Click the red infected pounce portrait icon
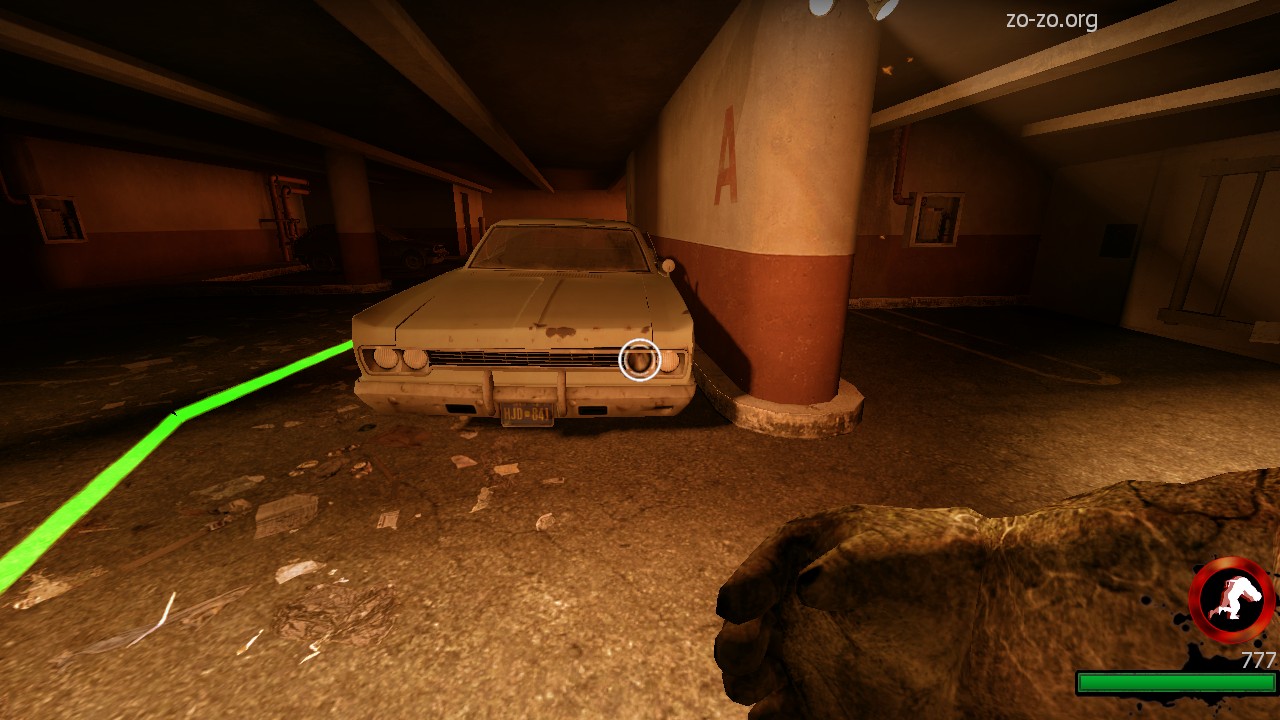The width and height of the screenshot is (1280, 720). [x=1231, y=600]
